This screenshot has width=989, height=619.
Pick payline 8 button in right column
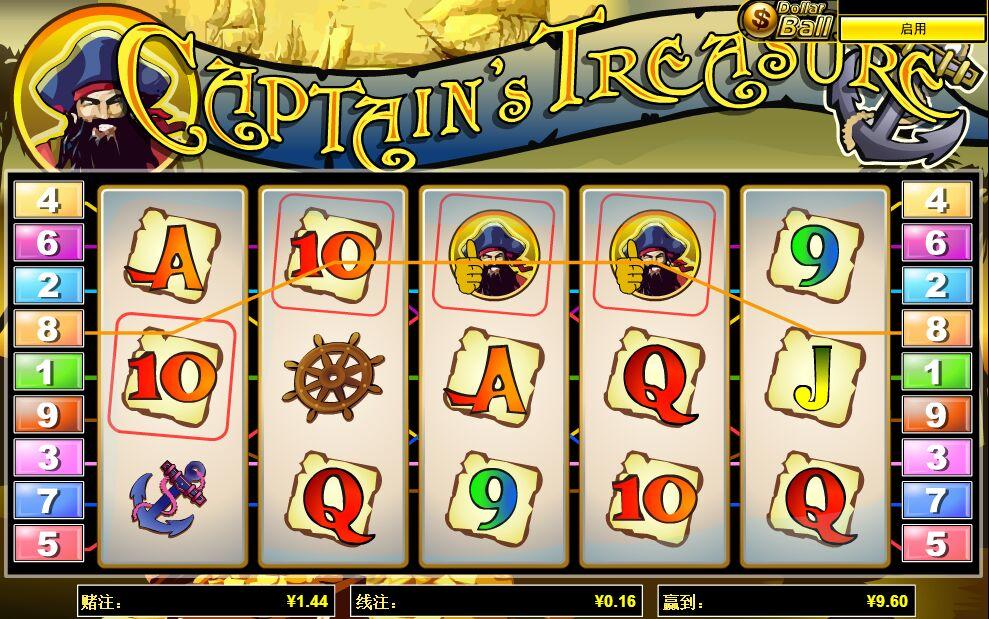936,329
